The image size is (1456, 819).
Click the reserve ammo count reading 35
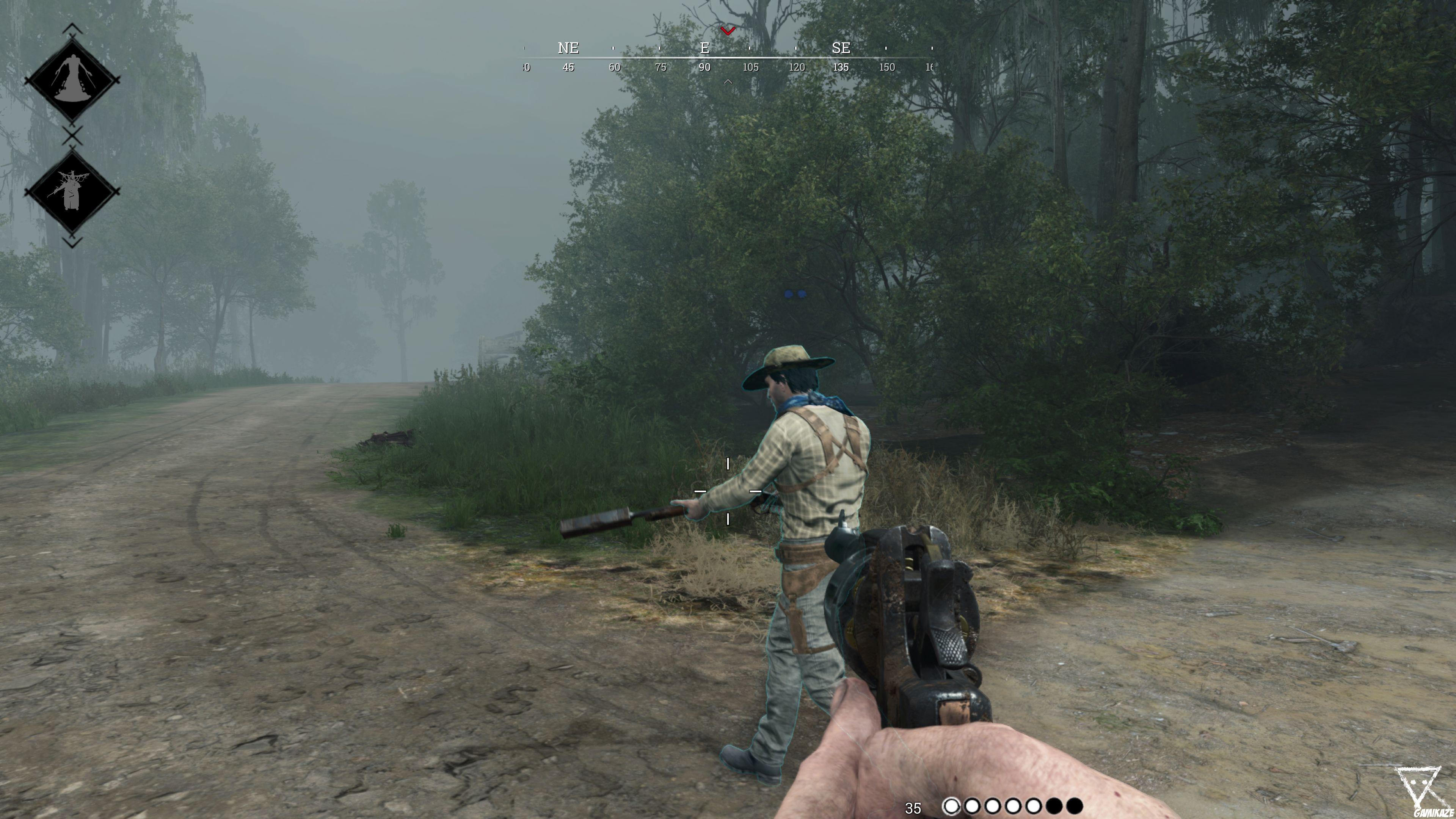point(913,807)
